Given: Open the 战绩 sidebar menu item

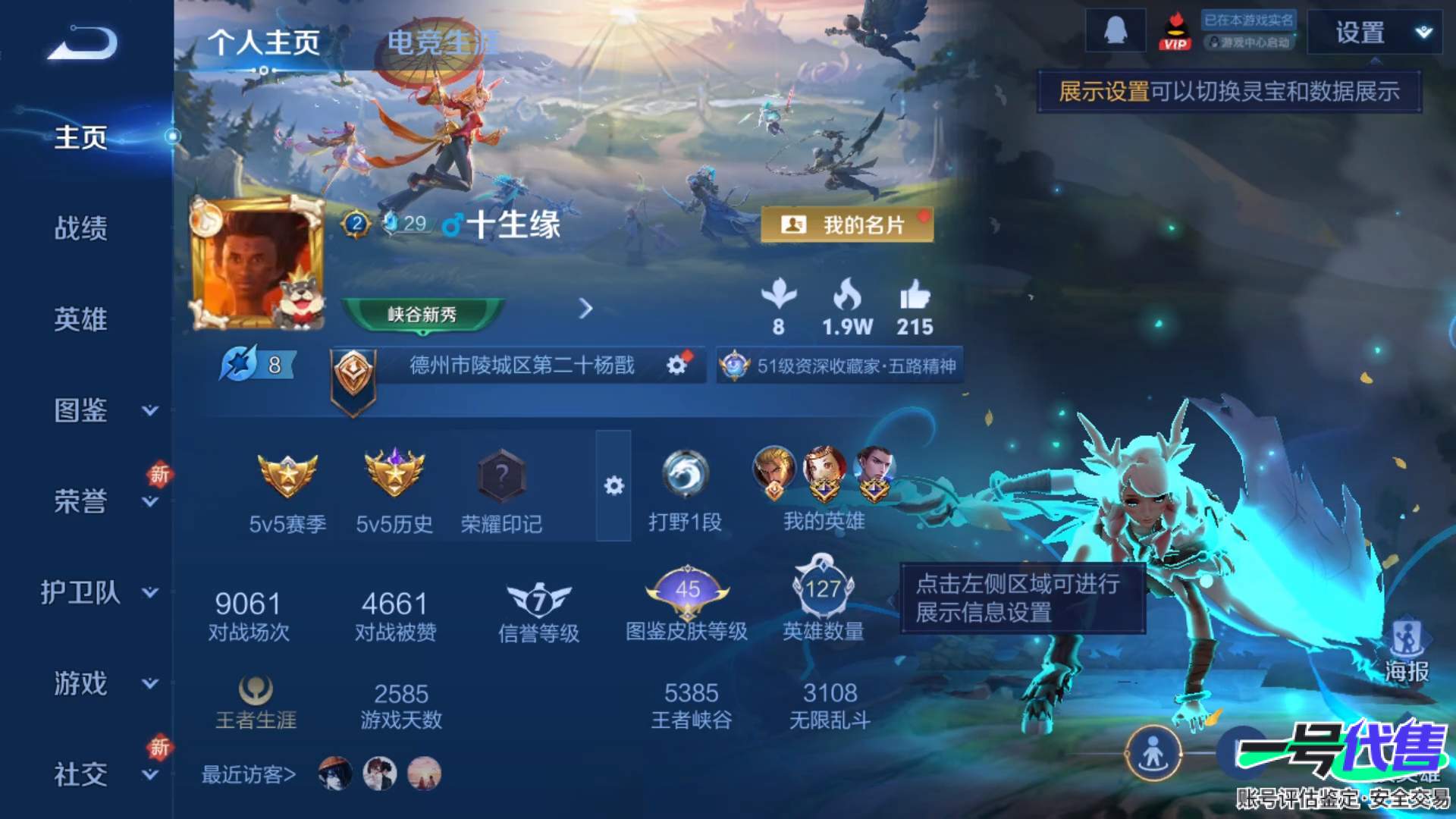Looking at the screenshot, I should point(81,229).
